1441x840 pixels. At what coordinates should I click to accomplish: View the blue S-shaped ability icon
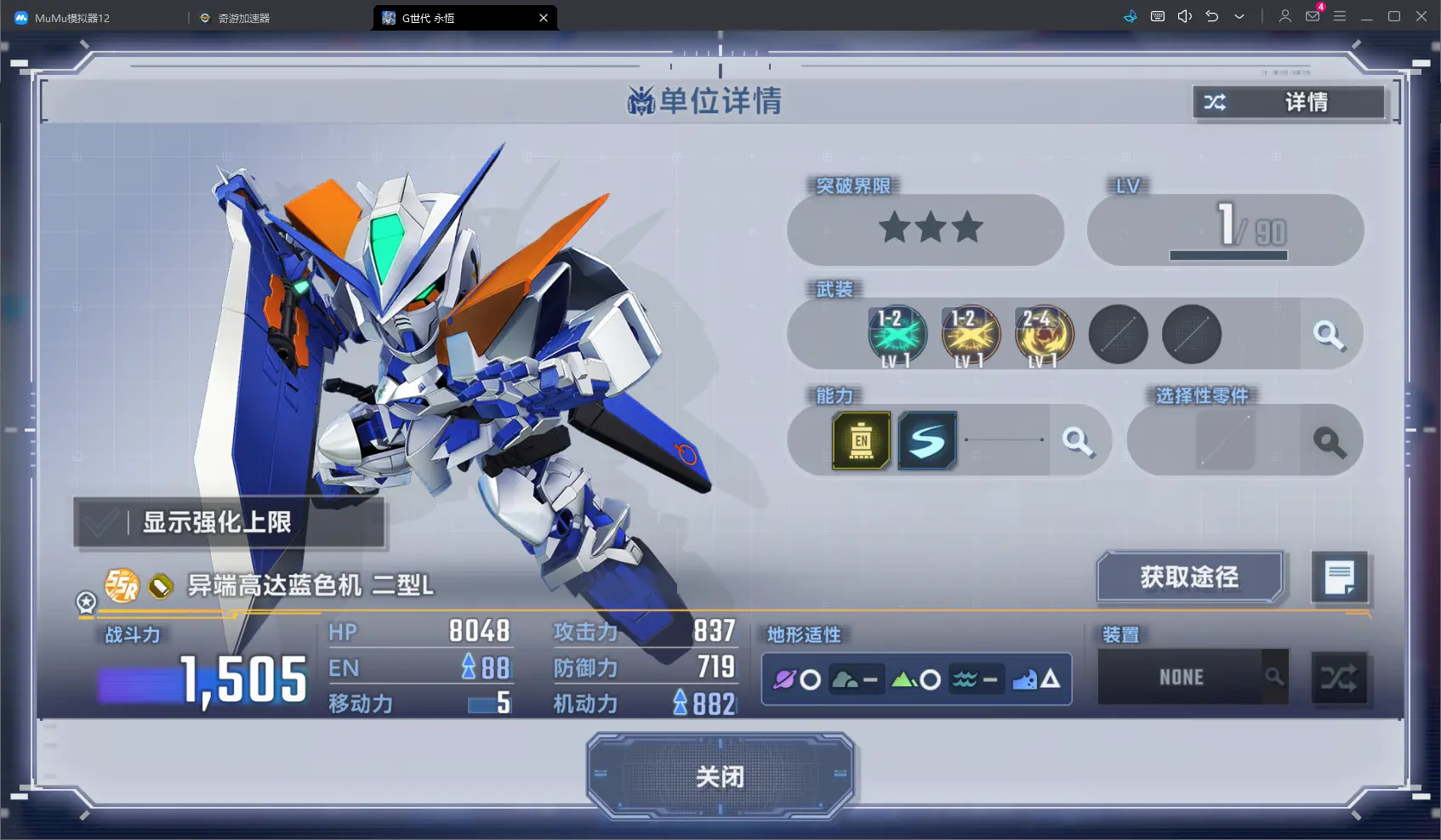coord(927,440)
